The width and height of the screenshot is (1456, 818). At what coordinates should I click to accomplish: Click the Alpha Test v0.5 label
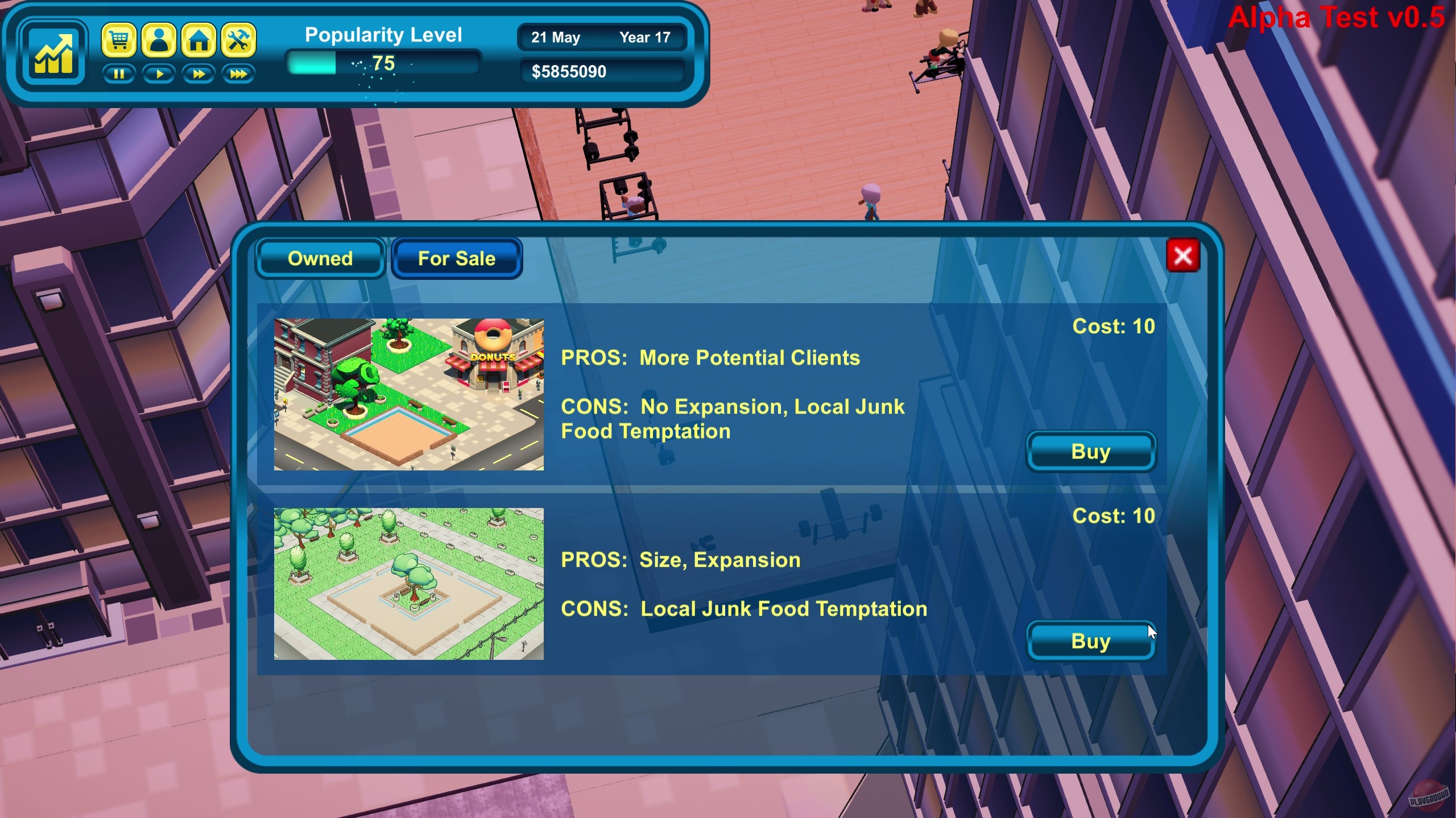pyautogui.click(x=1337, y=18)
